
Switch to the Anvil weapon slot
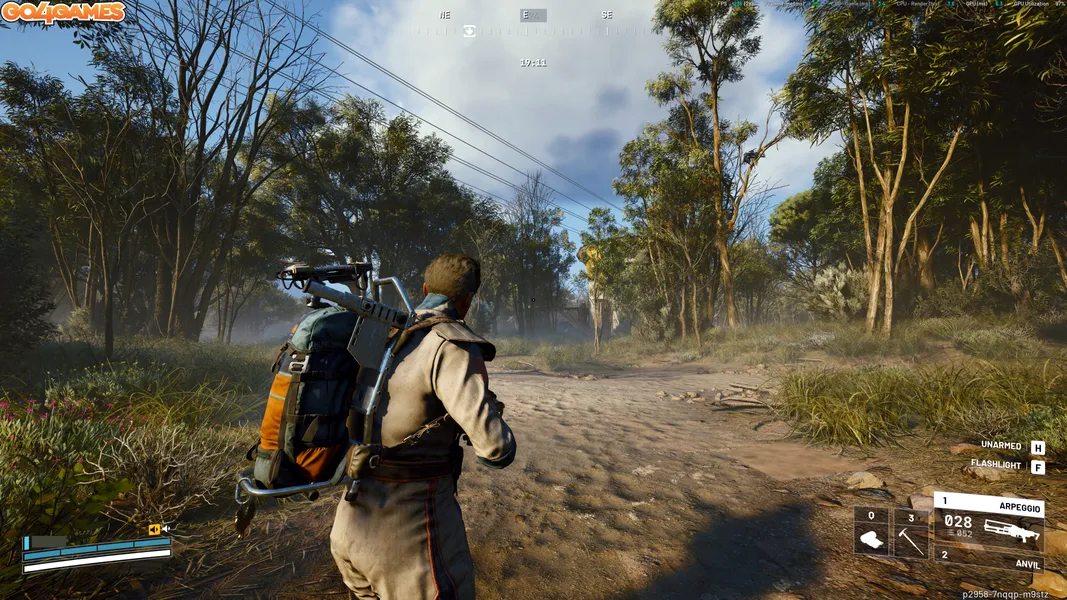[x=990, y=560]
